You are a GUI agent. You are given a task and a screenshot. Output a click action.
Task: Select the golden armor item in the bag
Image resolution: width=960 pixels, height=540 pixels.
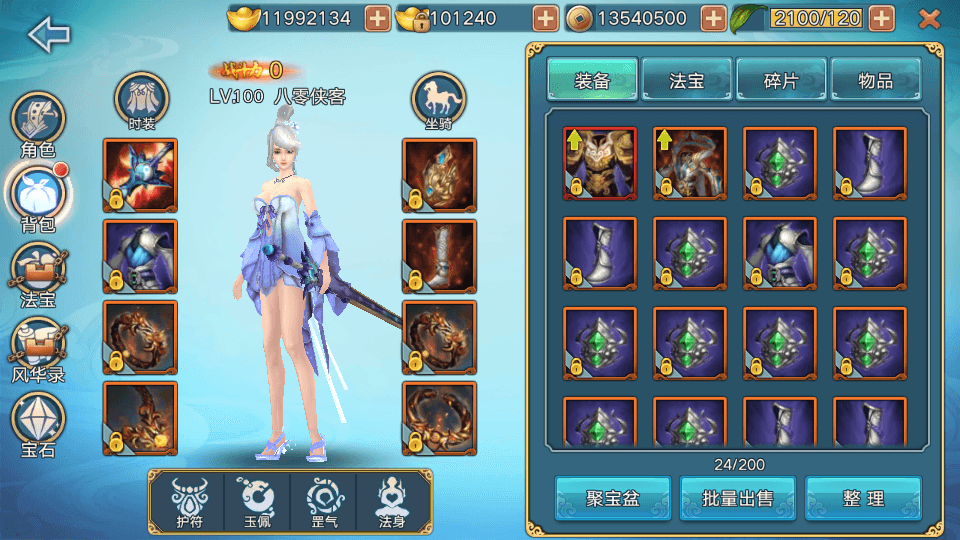tap(600, 163)
